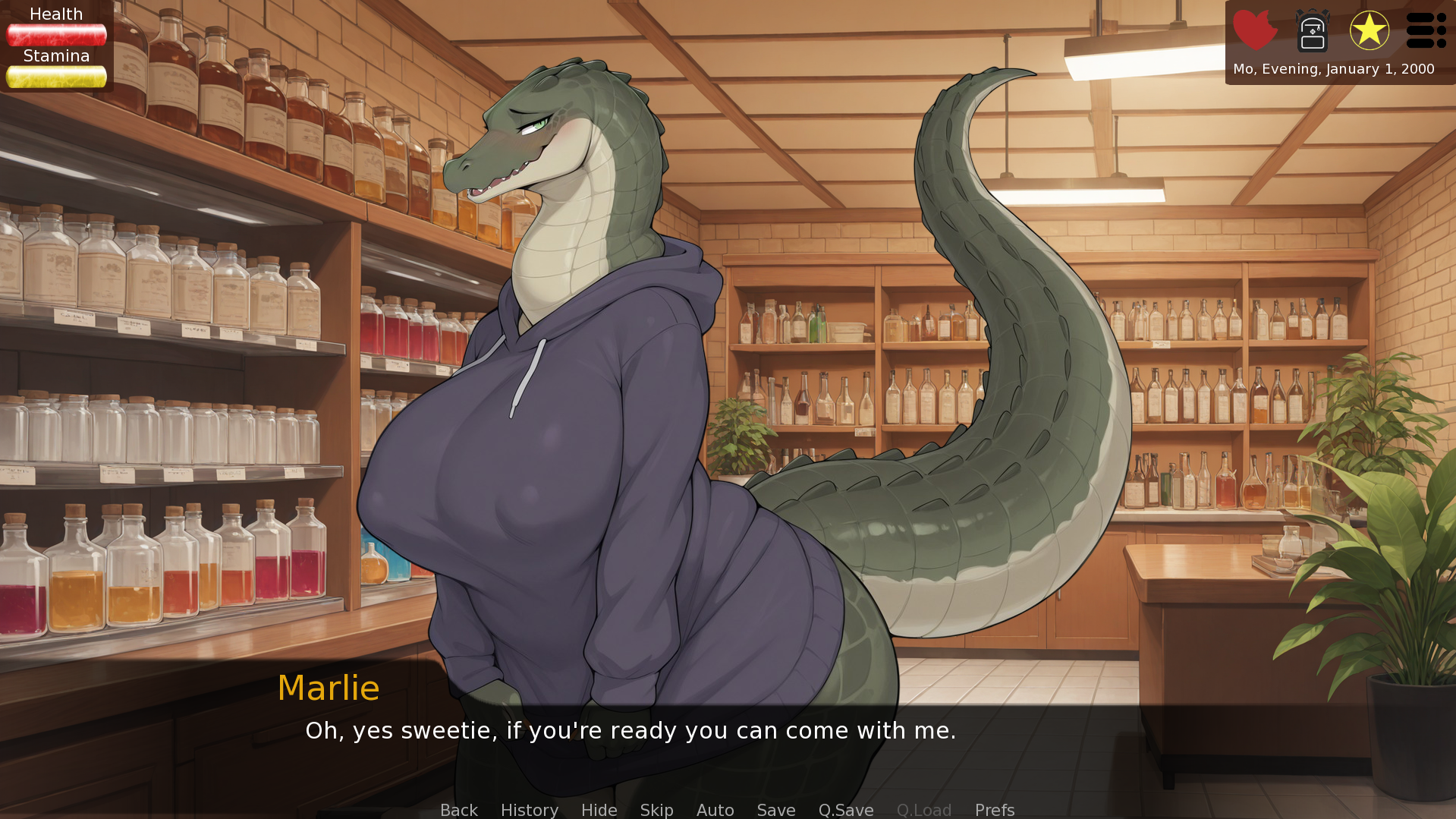The image size is (1456, 819).
Task: Open the Prefs menu
Action: [x=994, y=809]
